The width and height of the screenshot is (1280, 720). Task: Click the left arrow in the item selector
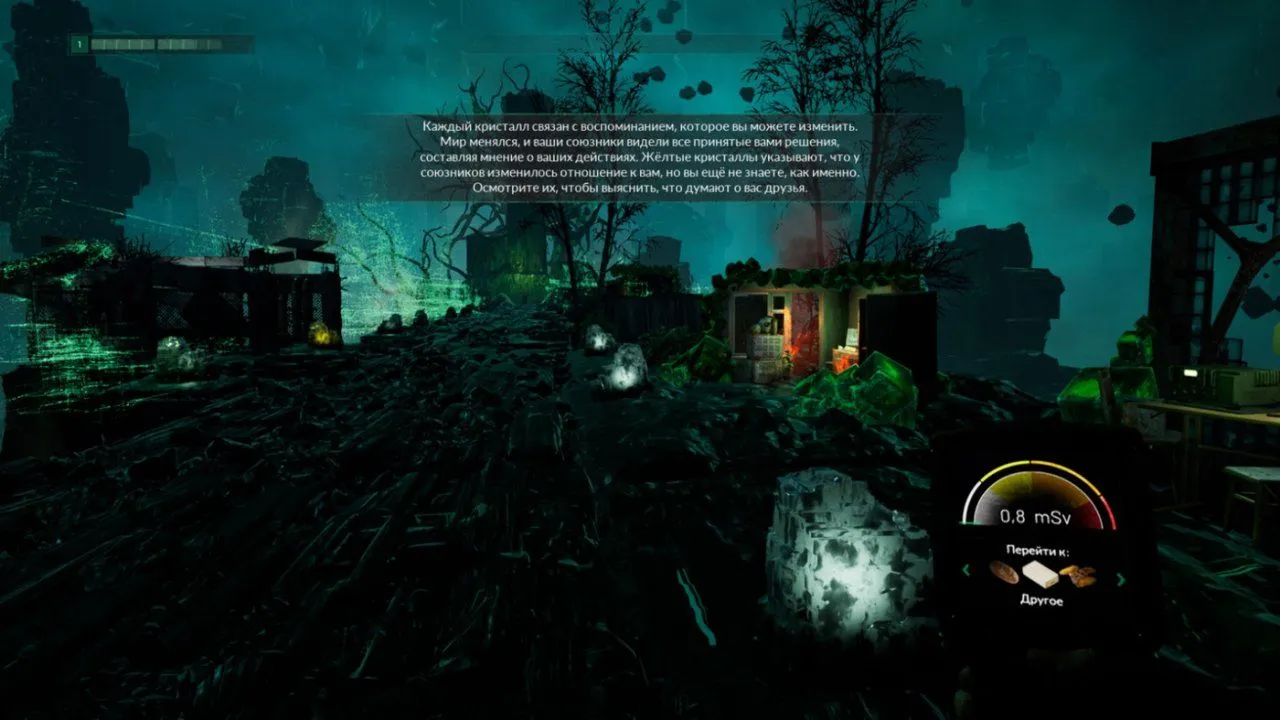(966, 571)
